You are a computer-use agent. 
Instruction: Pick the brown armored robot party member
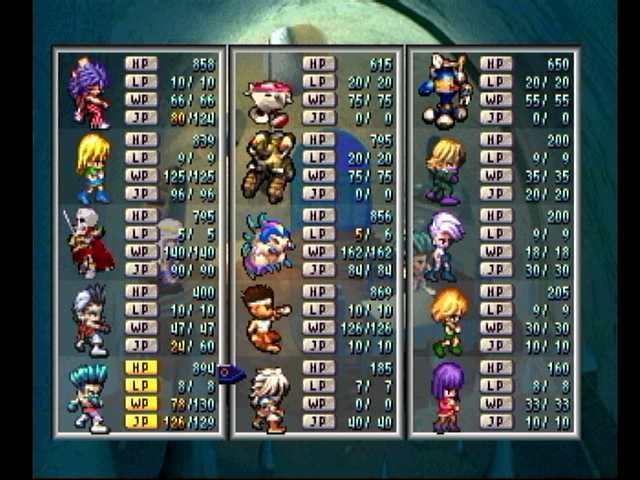click(268, 165)
